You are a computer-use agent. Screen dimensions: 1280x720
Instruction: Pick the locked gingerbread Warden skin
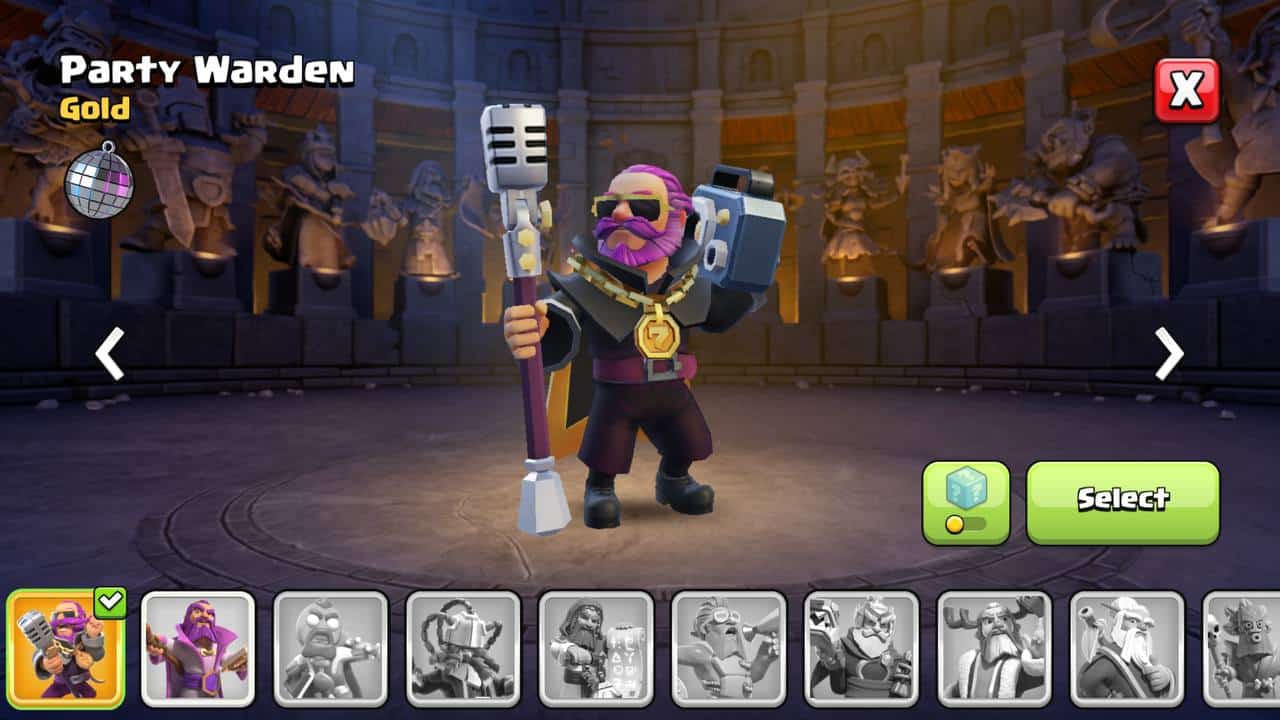[331, 648]
